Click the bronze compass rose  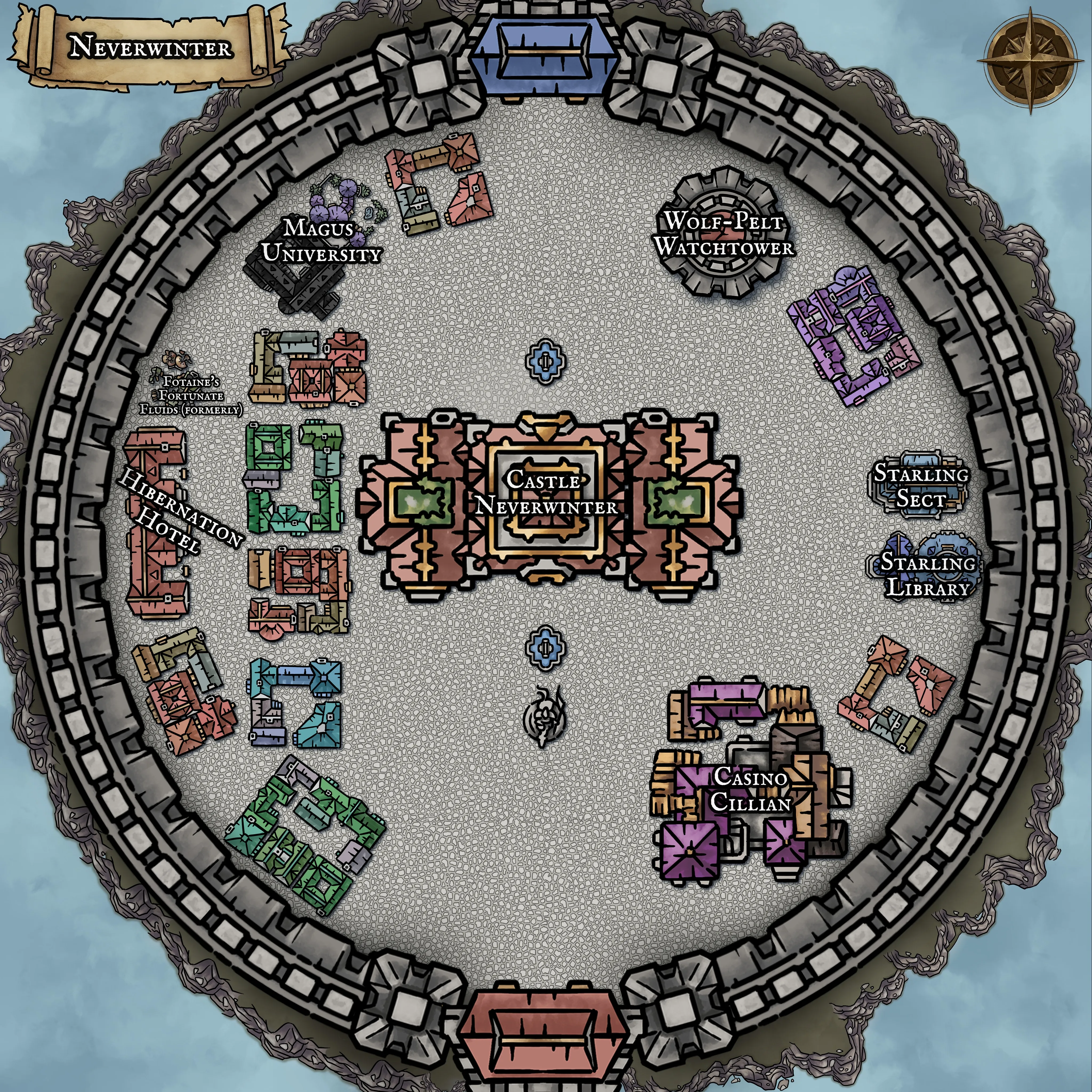[1030, 63]
